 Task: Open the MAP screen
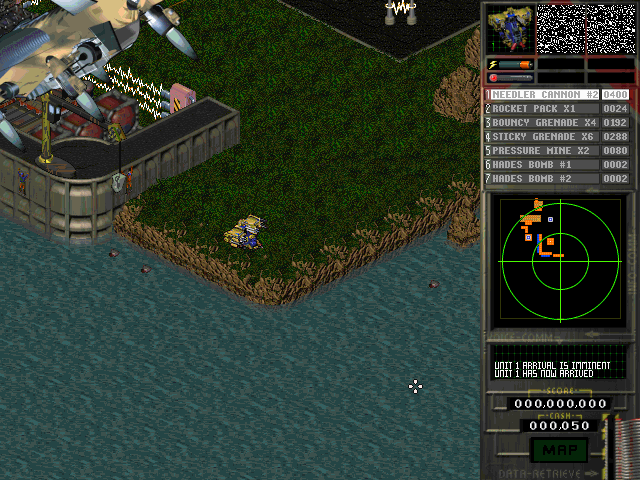[558, 449]
